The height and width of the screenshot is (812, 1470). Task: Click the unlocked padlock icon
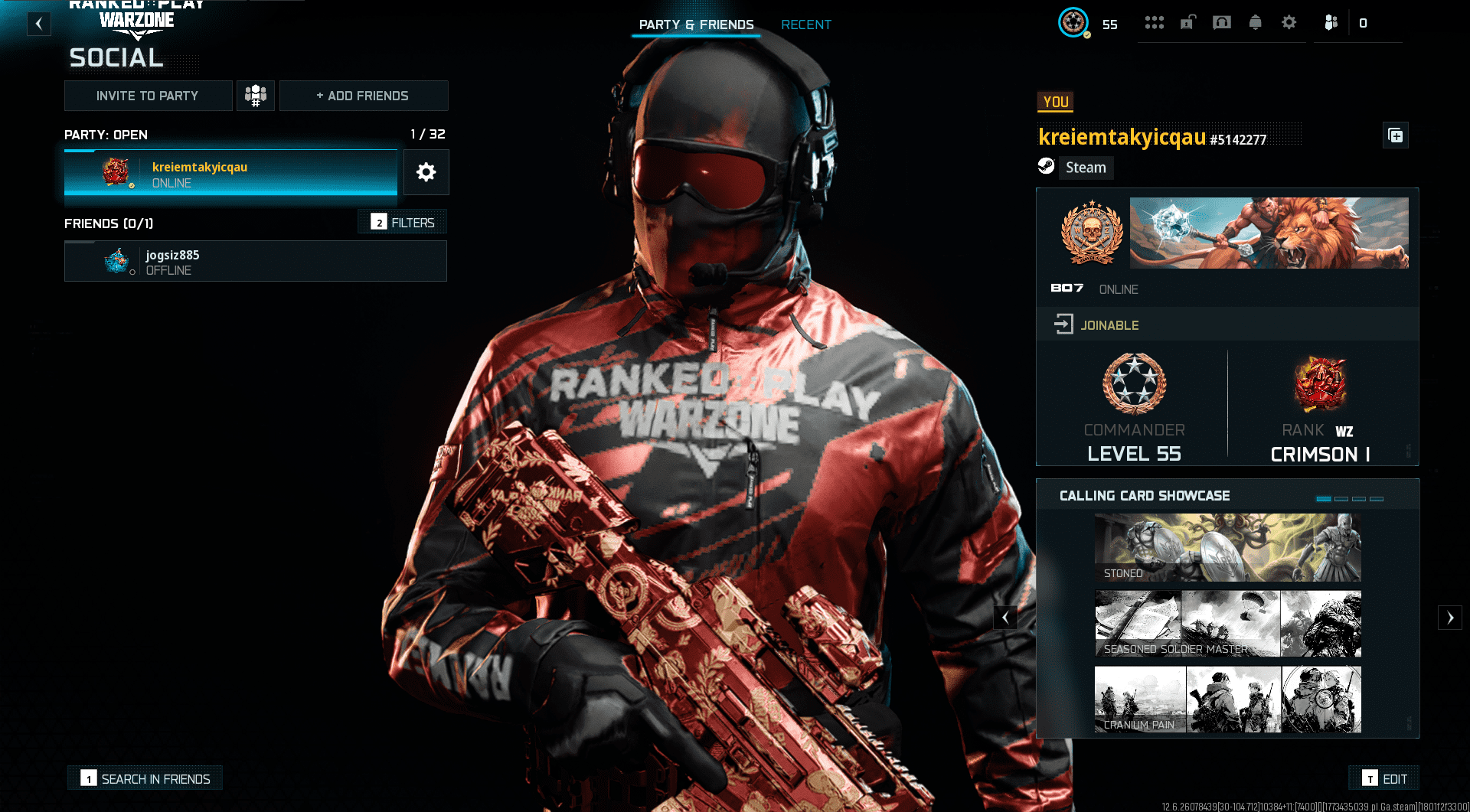(x=1187, y=23)
